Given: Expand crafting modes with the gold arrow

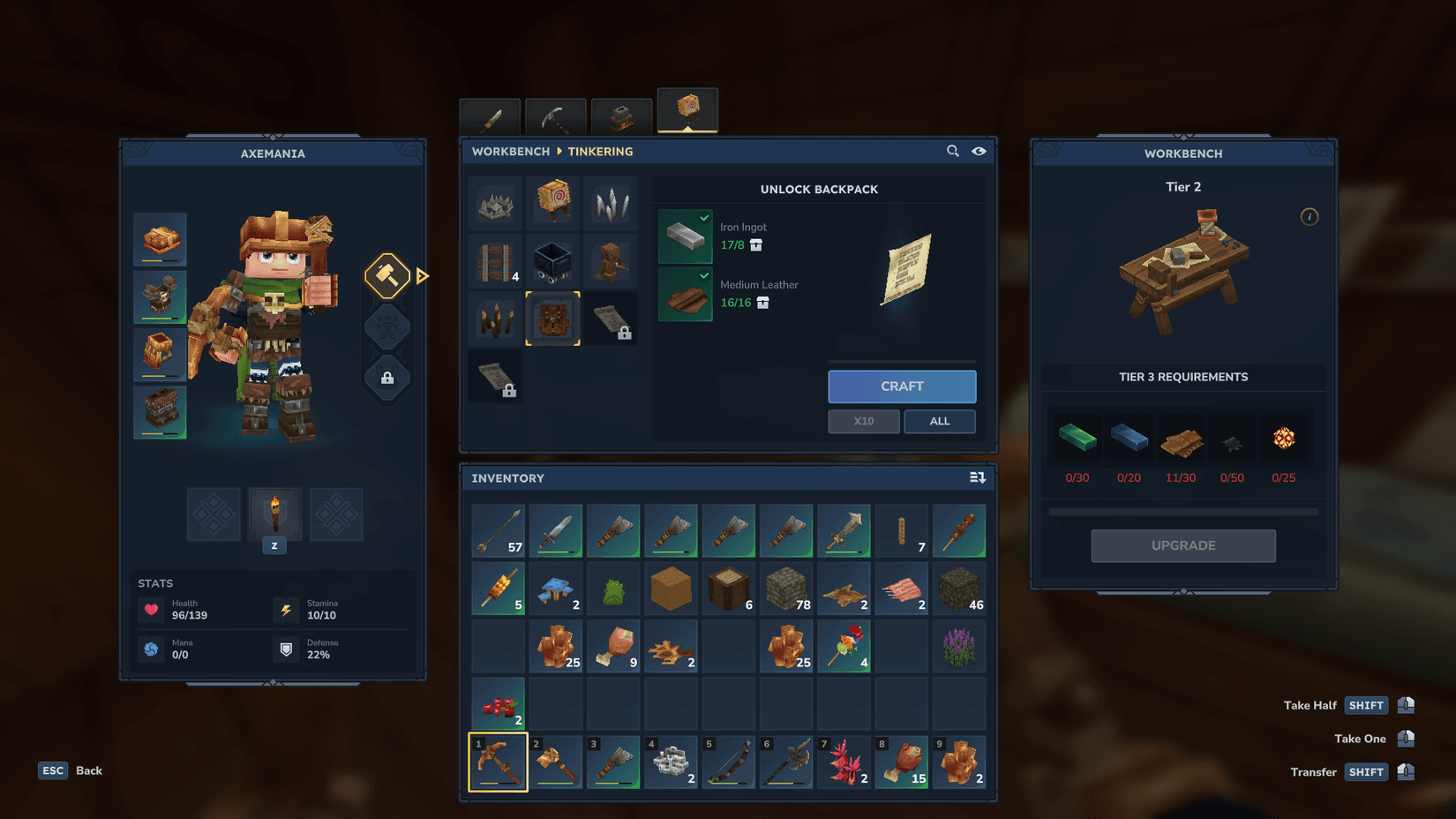Looking at the screenshot, I should [423, 275].
